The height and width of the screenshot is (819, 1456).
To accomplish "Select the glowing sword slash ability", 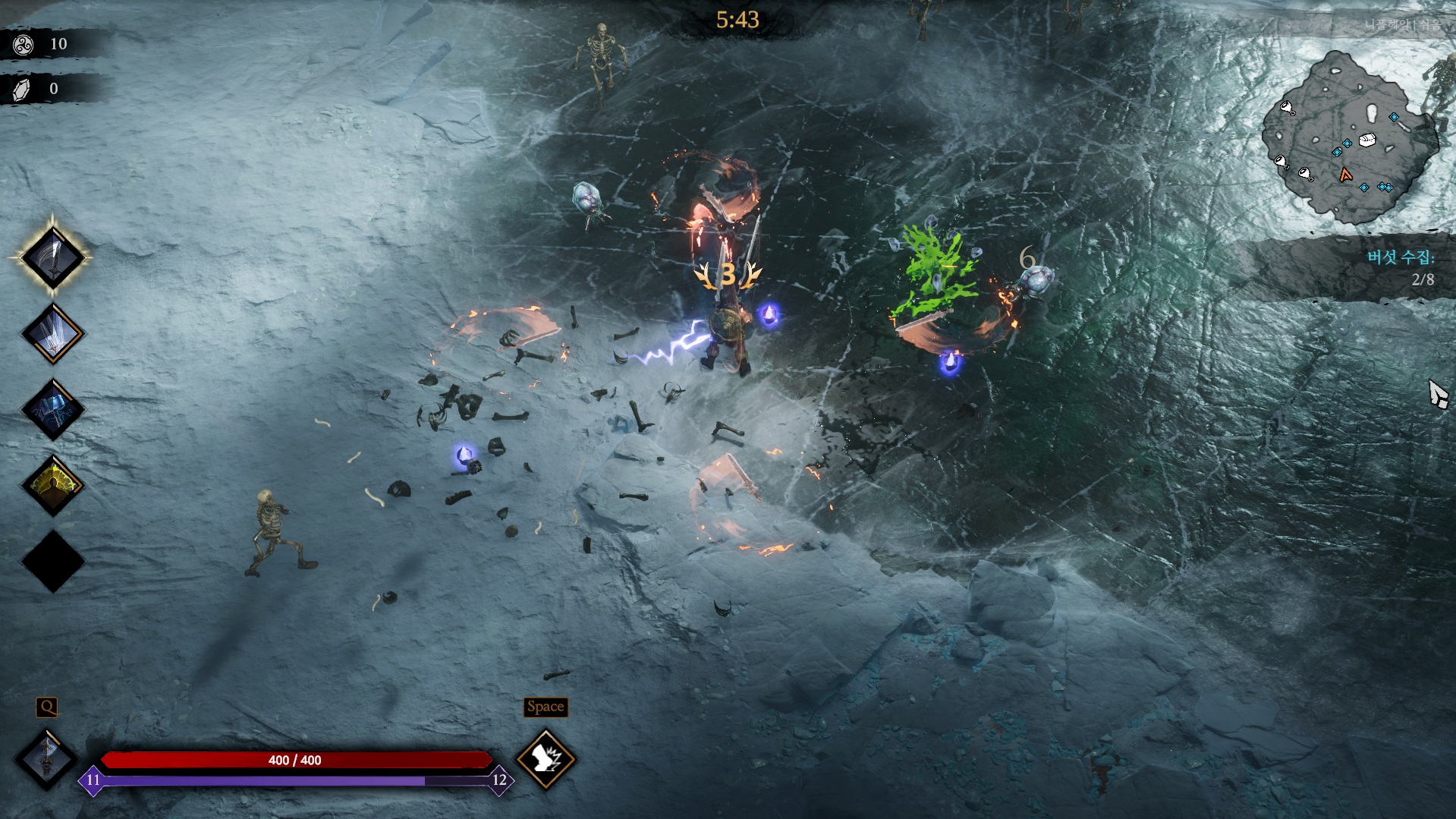I will tap(52, 257).
